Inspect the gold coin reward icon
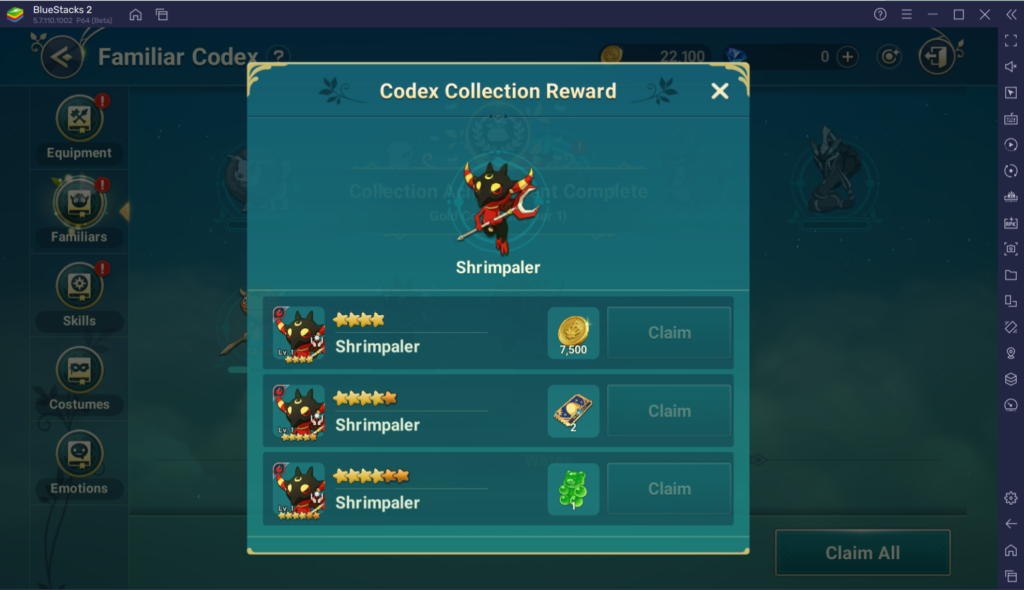This screenshot has width=1024, height=590. pos(573,333)
